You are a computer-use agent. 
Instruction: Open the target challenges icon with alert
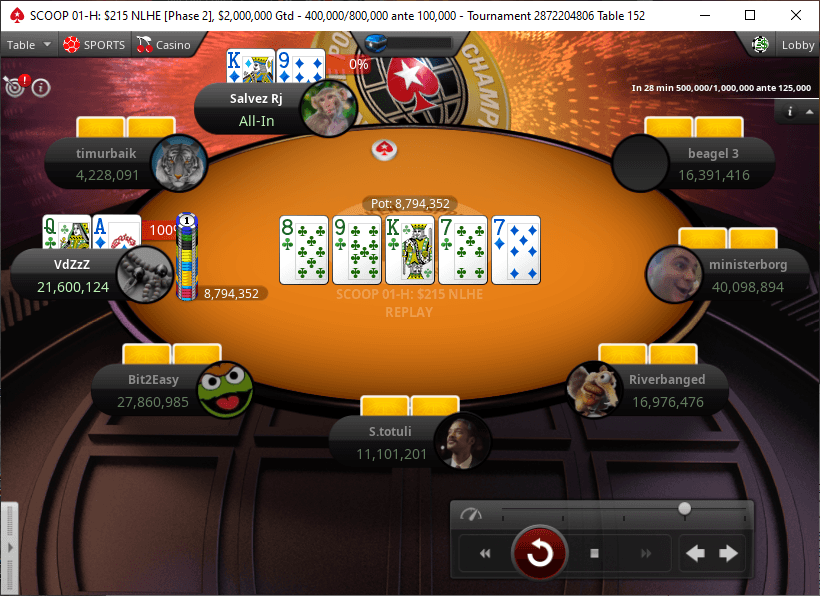tap(15, 85)
